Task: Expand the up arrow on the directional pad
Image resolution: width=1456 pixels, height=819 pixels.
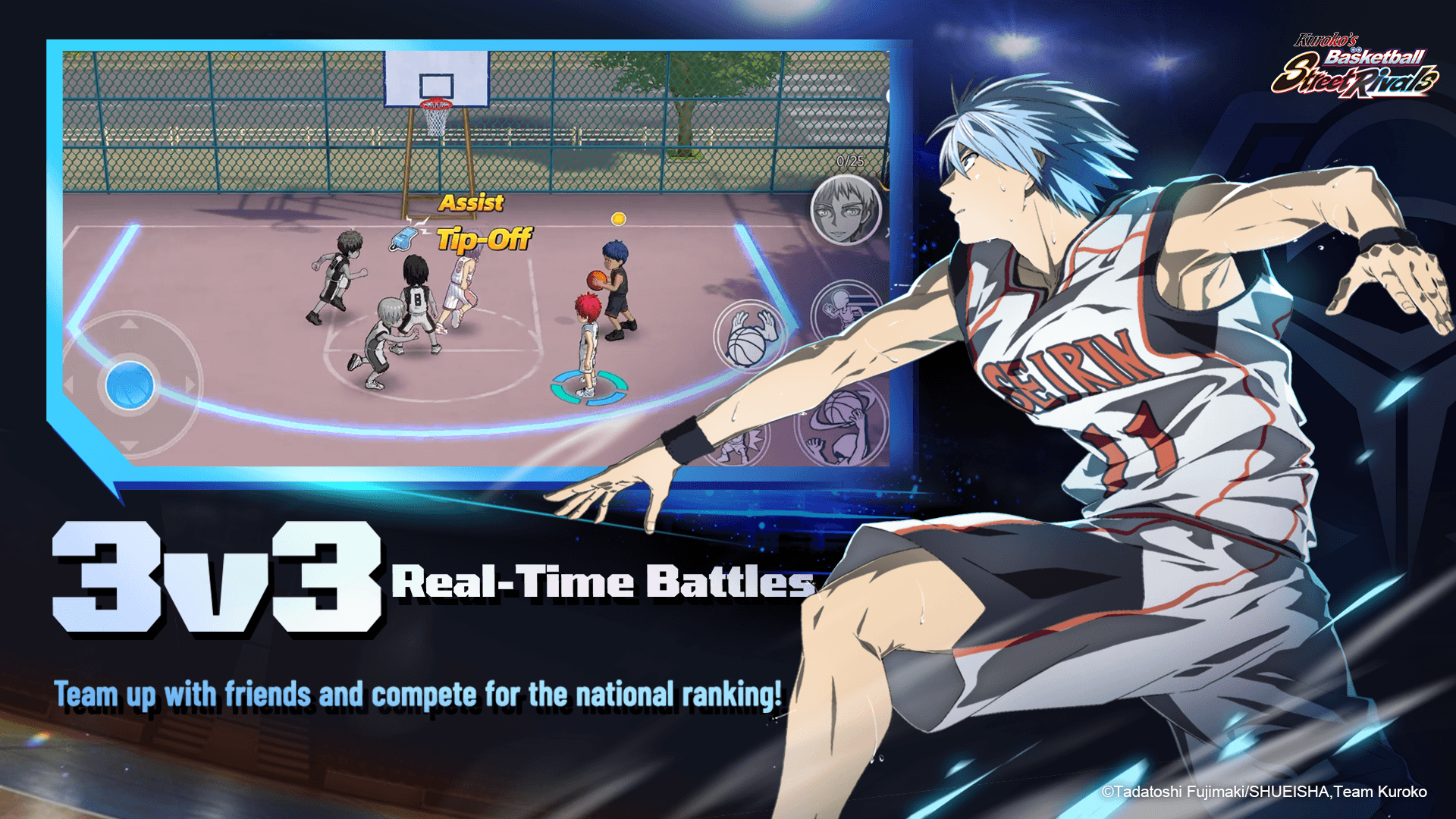Action: [129, 325]
